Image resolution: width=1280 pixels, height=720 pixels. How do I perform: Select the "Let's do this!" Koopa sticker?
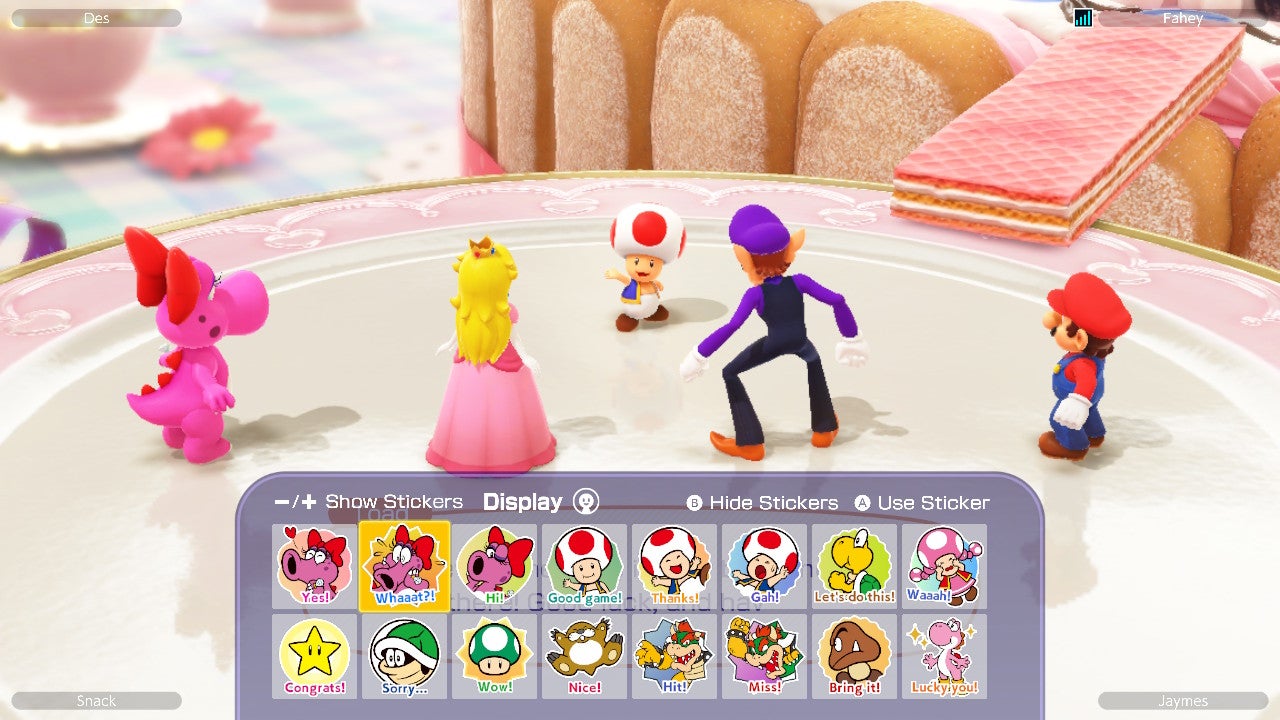pyautogui.click(x=854, y=565)
